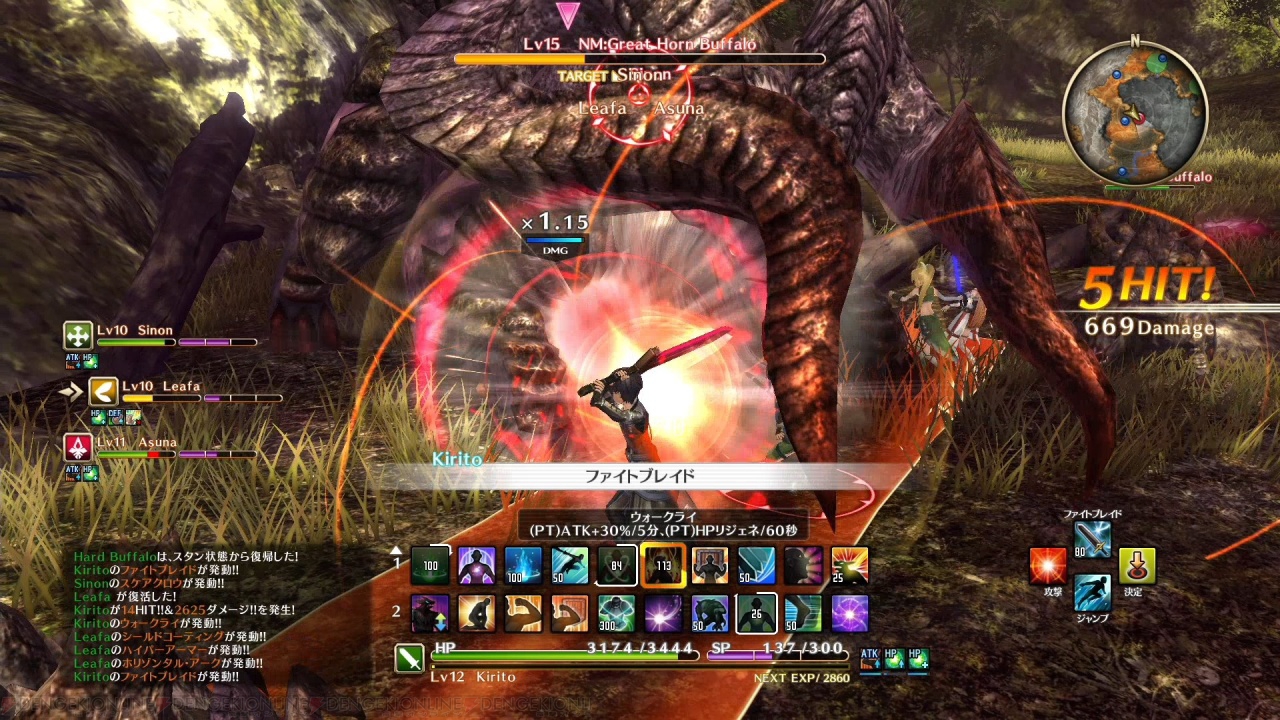The height and width of the screenshot is (720, 1280).
Task: Choose the blue Jump action icon
Action: tap(1092, 592)
